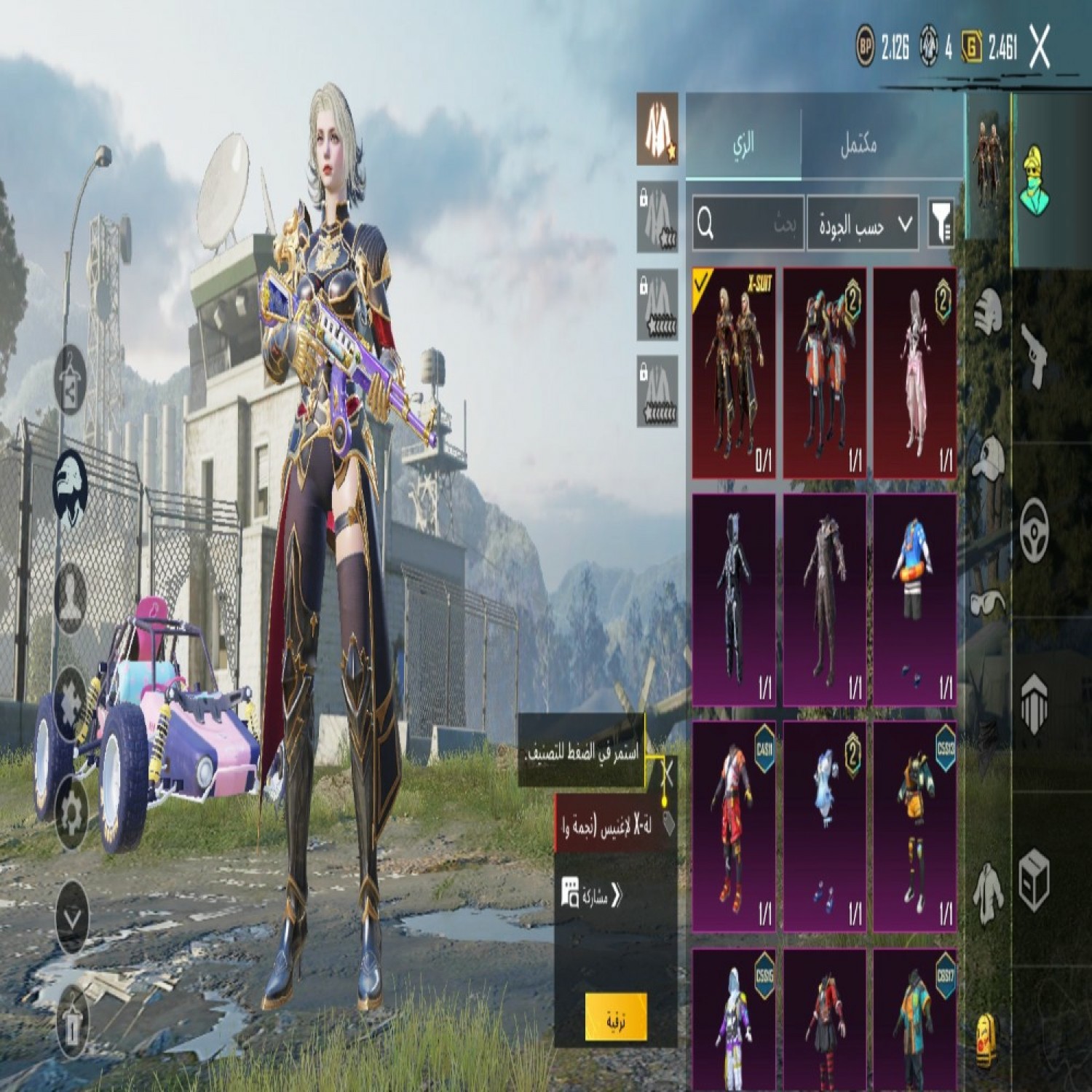This screenshot has width=1092, height=1092.
Task: Switch to the الزي outfit tab
Action: 743,143
